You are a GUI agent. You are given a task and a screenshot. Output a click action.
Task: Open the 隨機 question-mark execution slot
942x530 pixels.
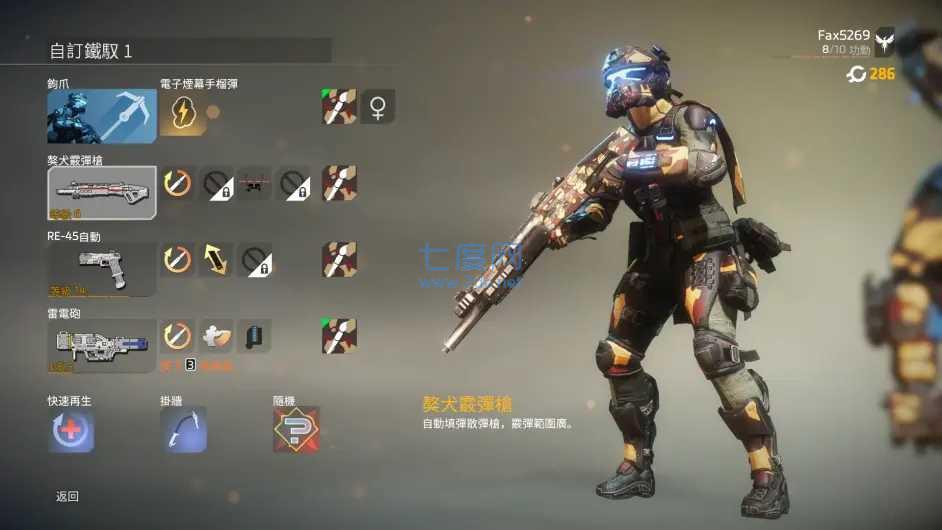(x=296, y=430)
